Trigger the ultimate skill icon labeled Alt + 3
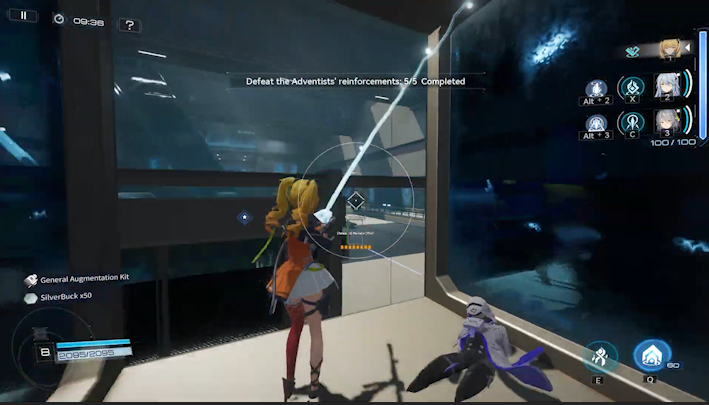This screenshot has width=709, height=405. click(x=596, y=124)
